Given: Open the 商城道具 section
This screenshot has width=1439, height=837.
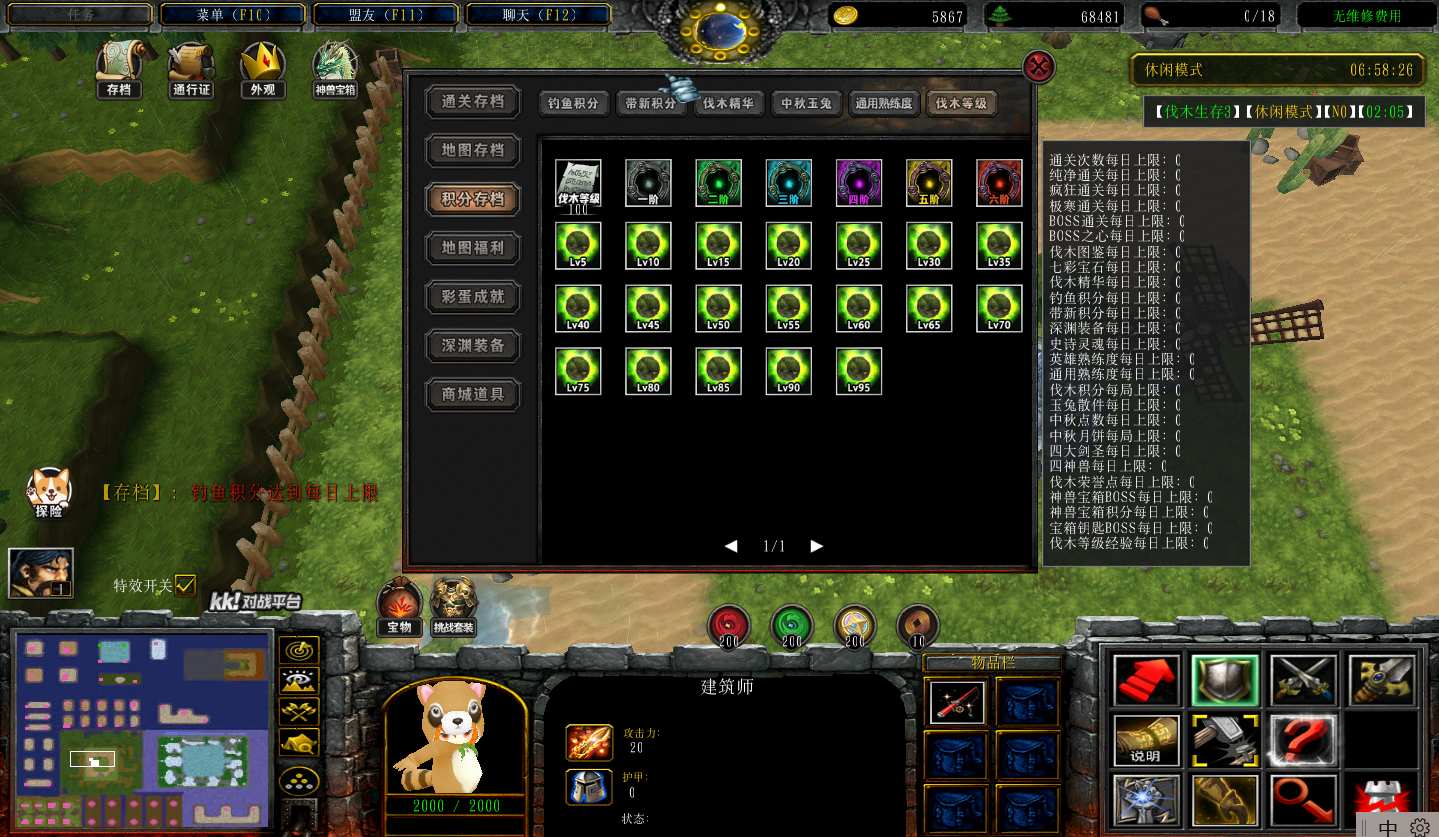Looking at the screenshot, I should point(474,395).
